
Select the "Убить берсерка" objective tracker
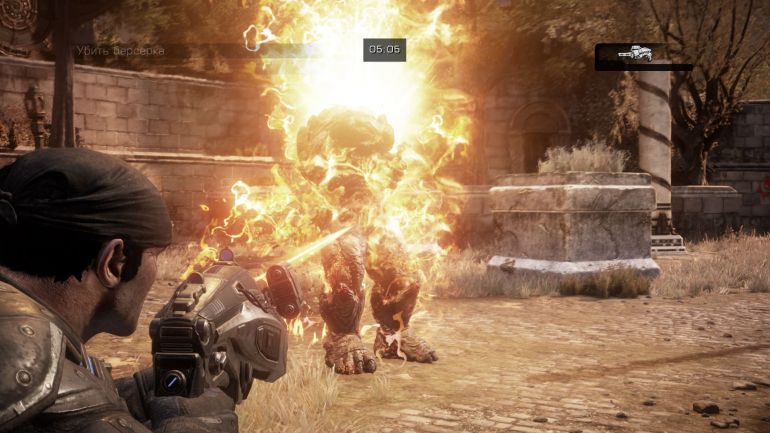[121, 50]
